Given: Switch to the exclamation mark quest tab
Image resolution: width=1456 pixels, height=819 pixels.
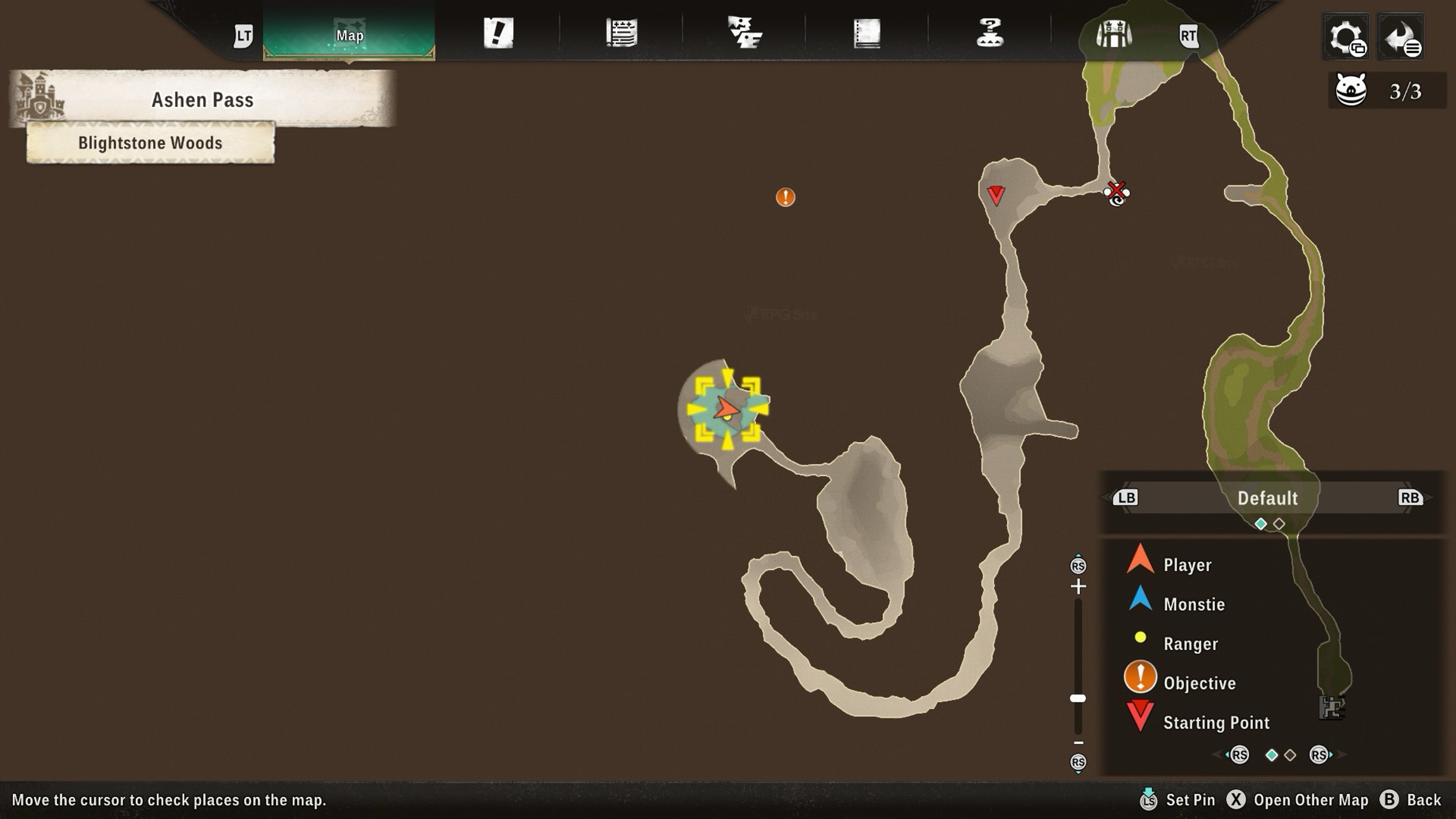Looking at the screenshot, I should (498, 33).
